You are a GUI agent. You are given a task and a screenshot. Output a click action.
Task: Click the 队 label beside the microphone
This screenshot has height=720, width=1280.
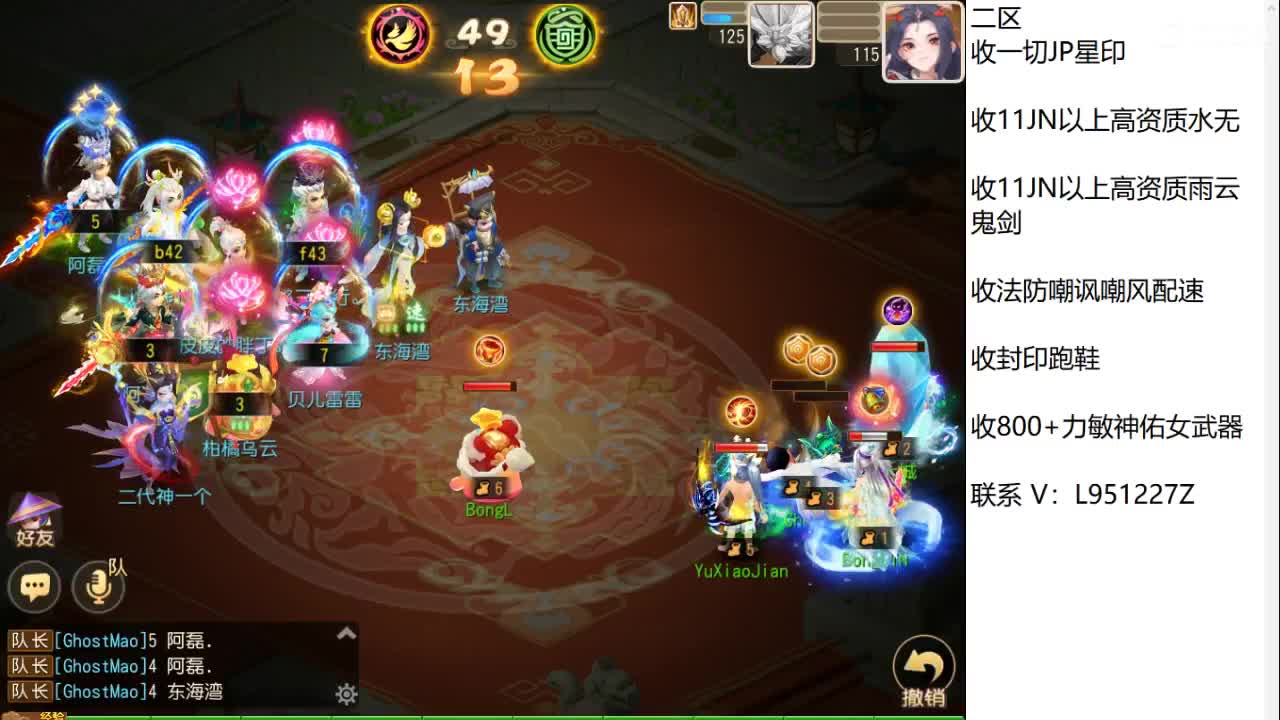(116, 567)
